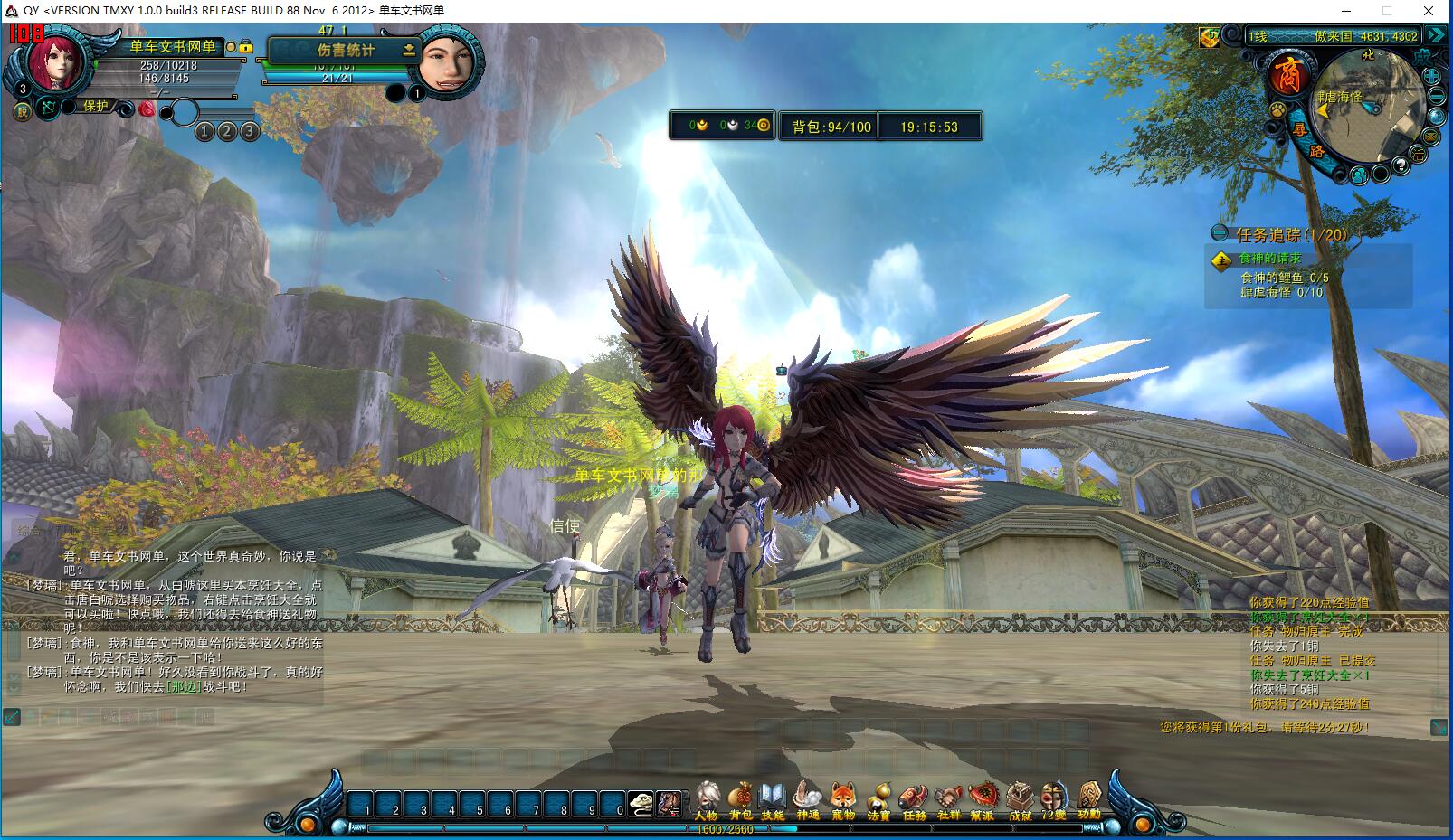Viewport: 1453px width, 840px height.
Task: Open the 宠物 pet menu
Action: 843,801
